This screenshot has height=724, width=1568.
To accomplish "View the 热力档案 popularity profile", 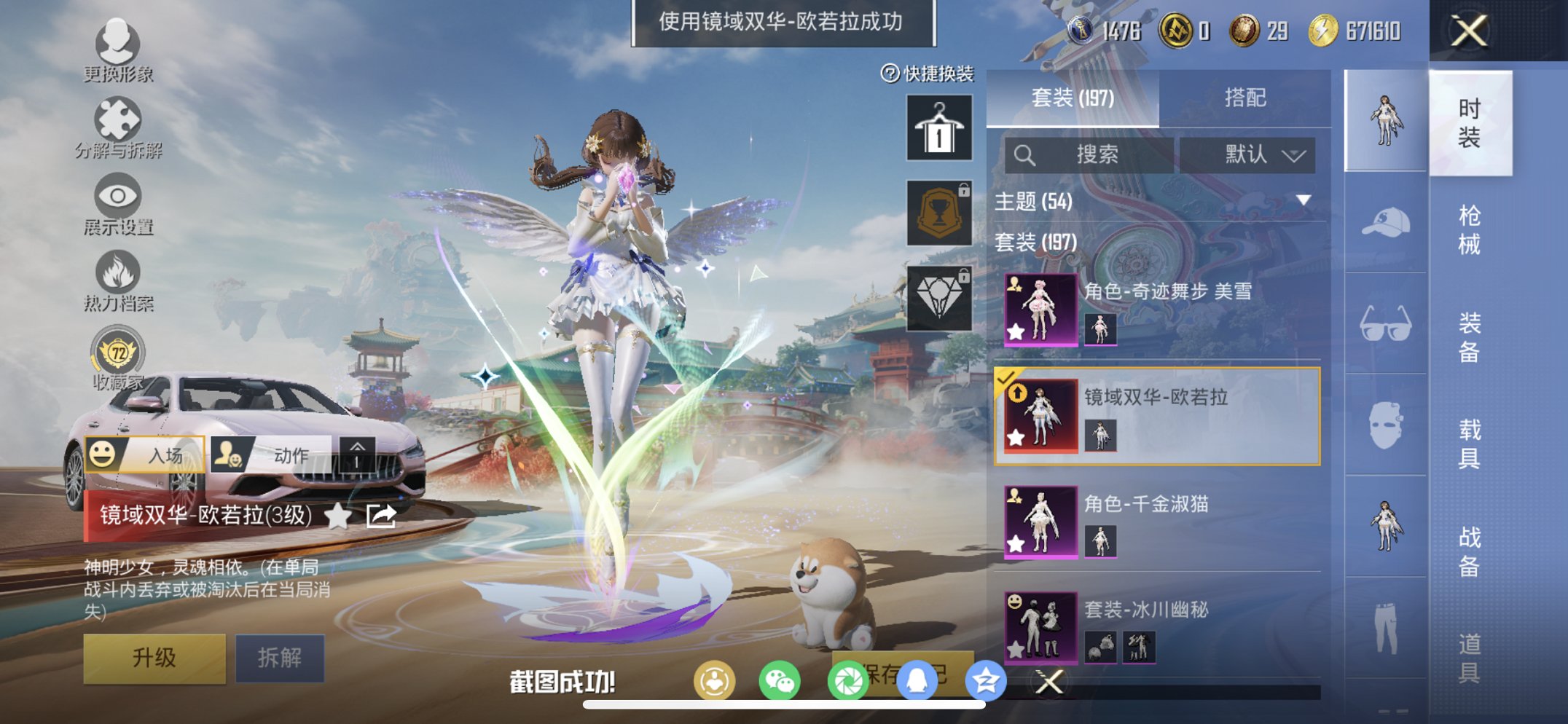I will coord(119,278).
